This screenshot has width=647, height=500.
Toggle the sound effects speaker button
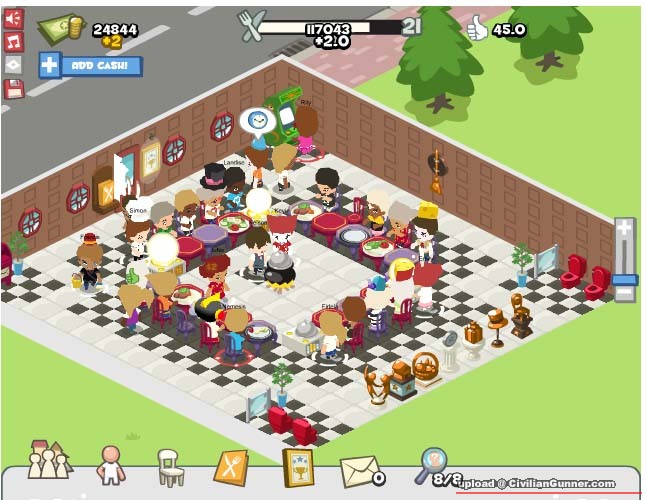13,19
